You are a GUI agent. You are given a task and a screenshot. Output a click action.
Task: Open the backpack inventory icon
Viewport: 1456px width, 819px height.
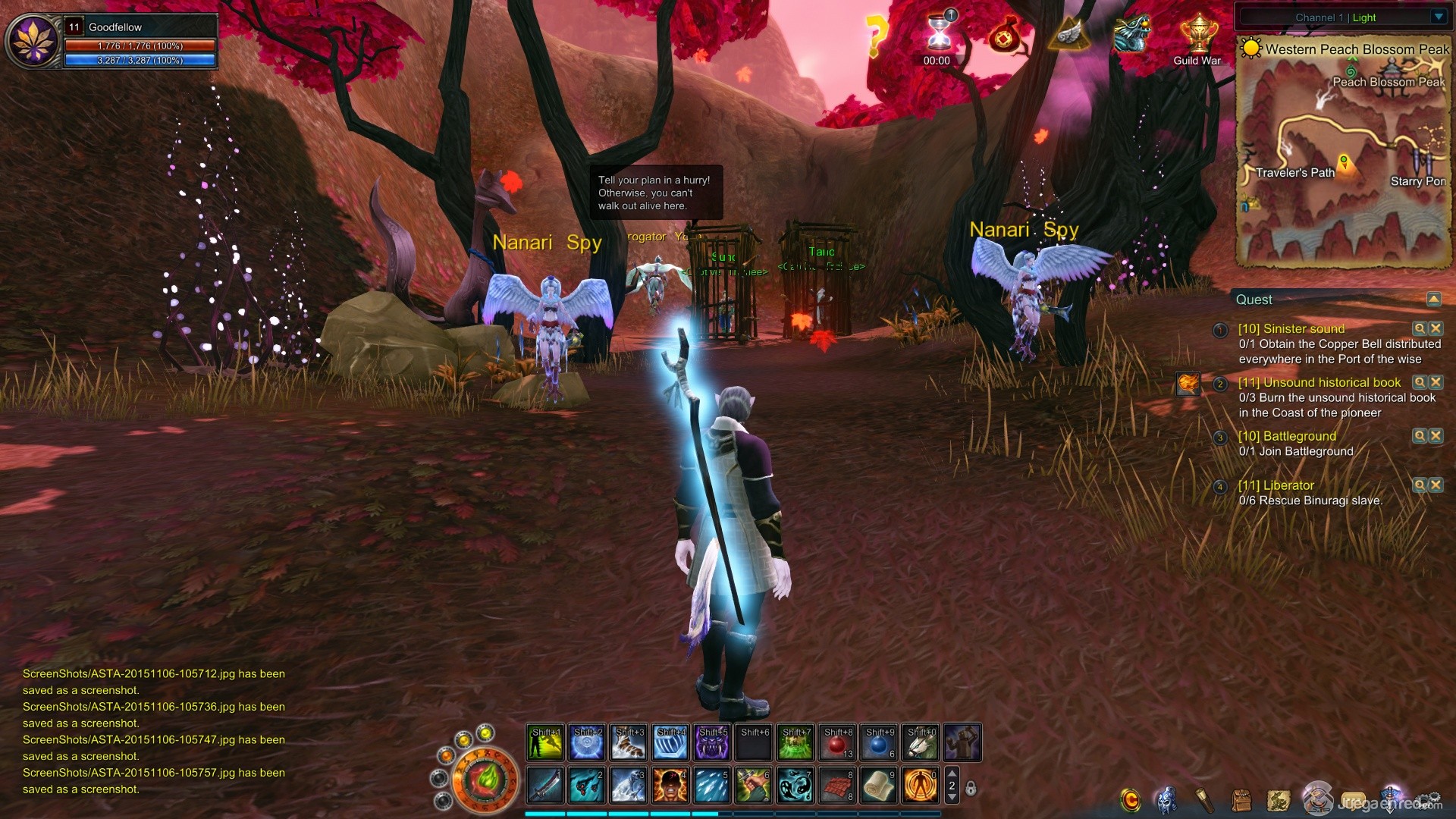[x=1241, y=800]
